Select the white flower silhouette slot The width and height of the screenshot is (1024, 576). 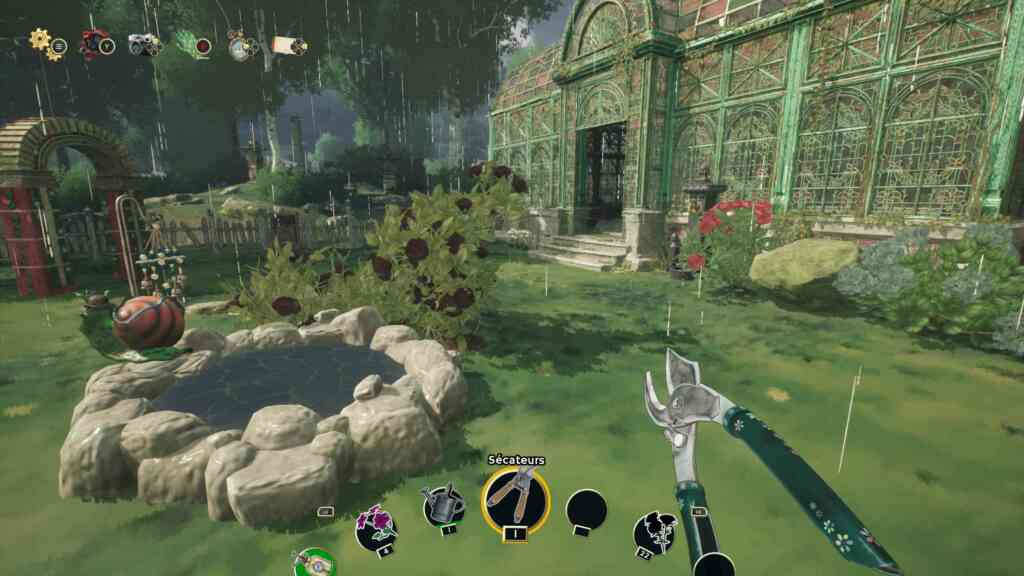(653, 533)
